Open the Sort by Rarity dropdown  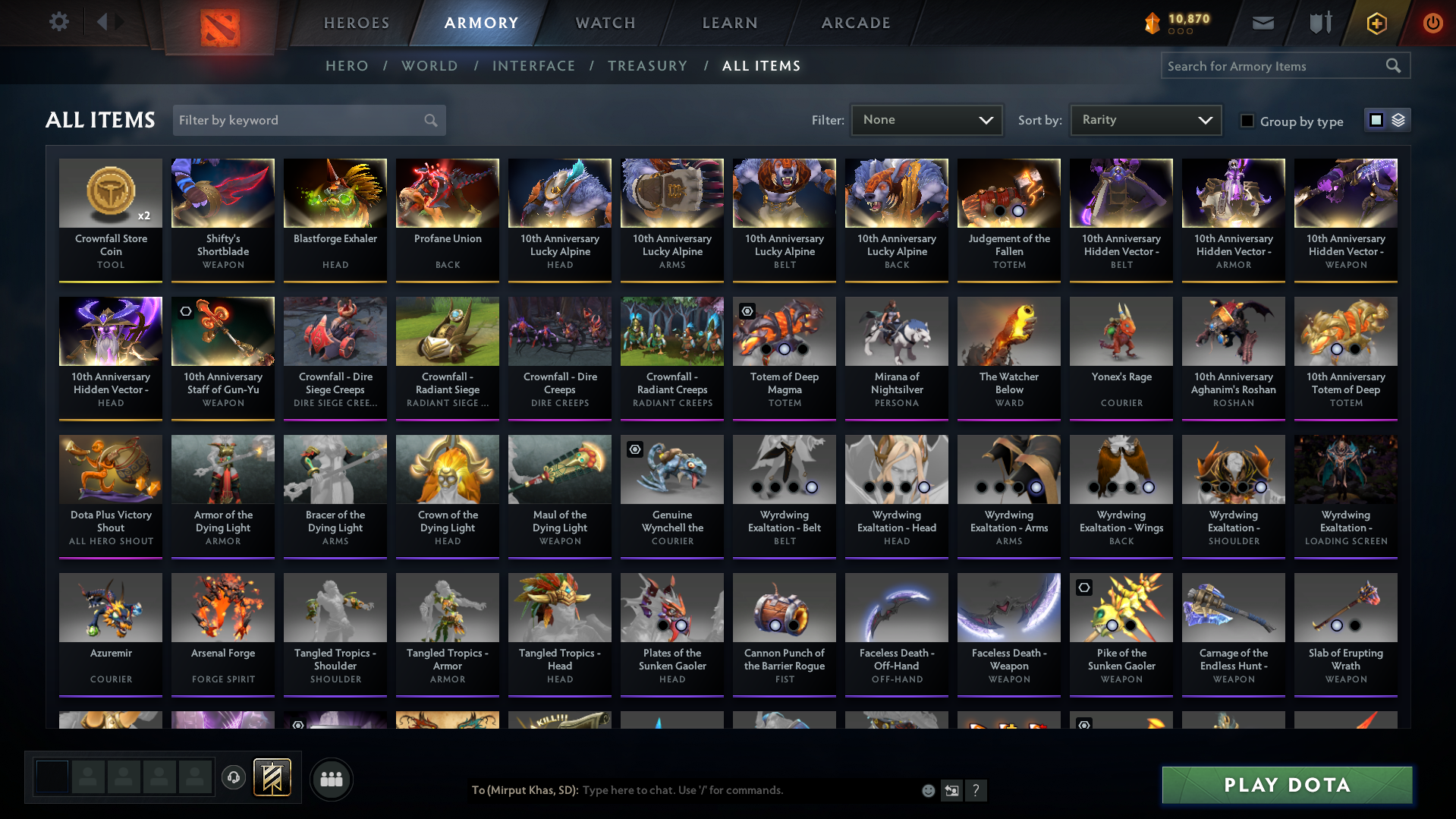coord(1145,120)
